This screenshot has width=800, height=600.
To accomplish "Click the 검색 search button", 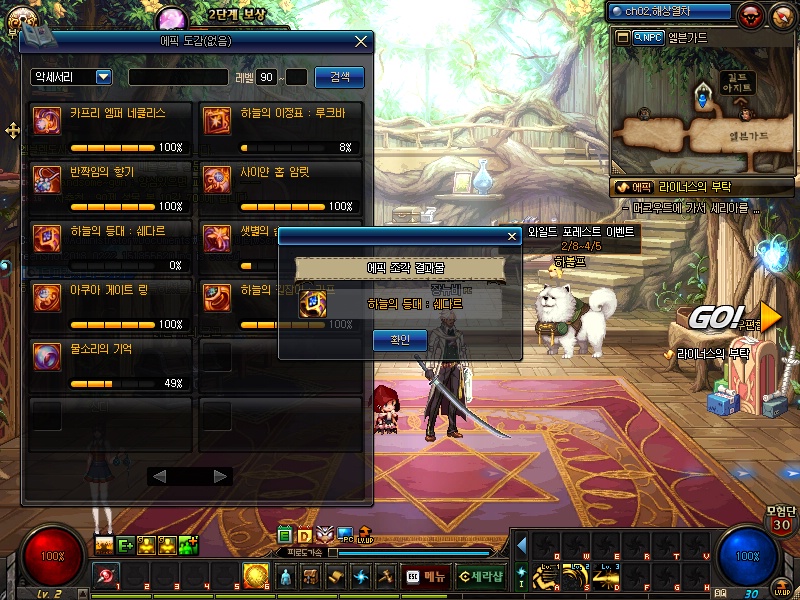I will [x=339, y=77].
